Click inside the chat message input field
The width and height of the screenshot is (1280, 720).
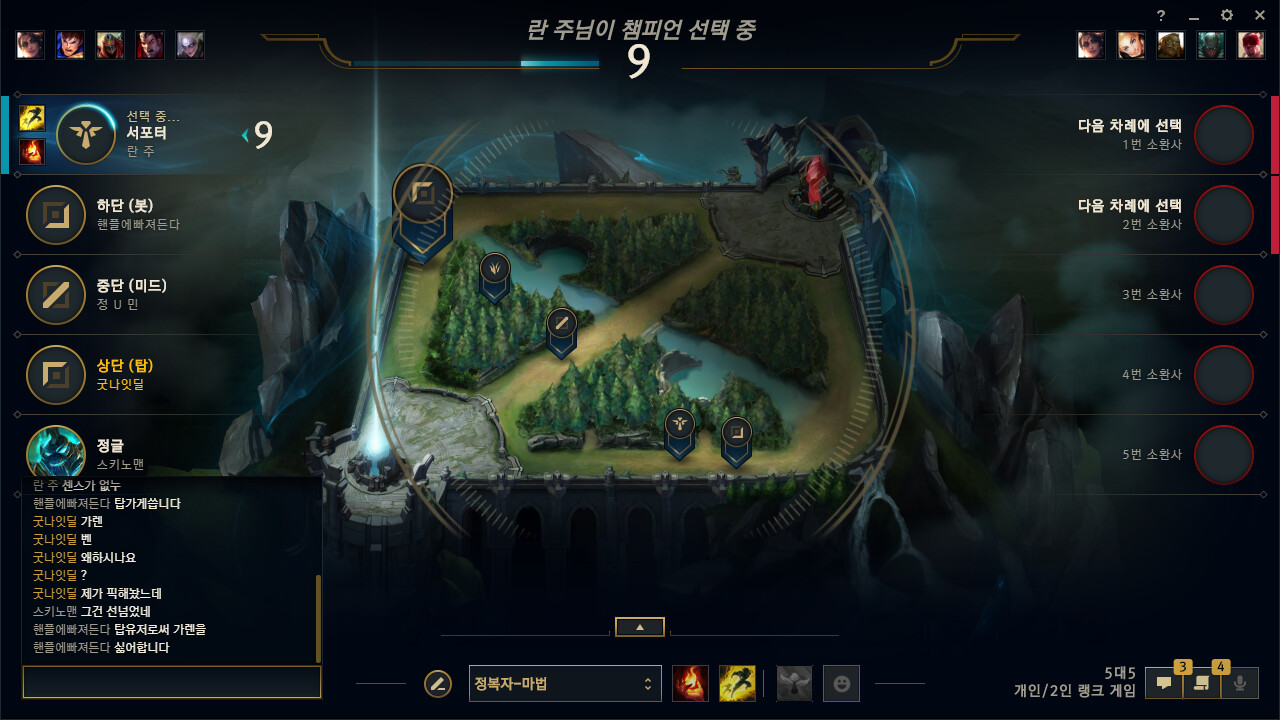(170, 682)
